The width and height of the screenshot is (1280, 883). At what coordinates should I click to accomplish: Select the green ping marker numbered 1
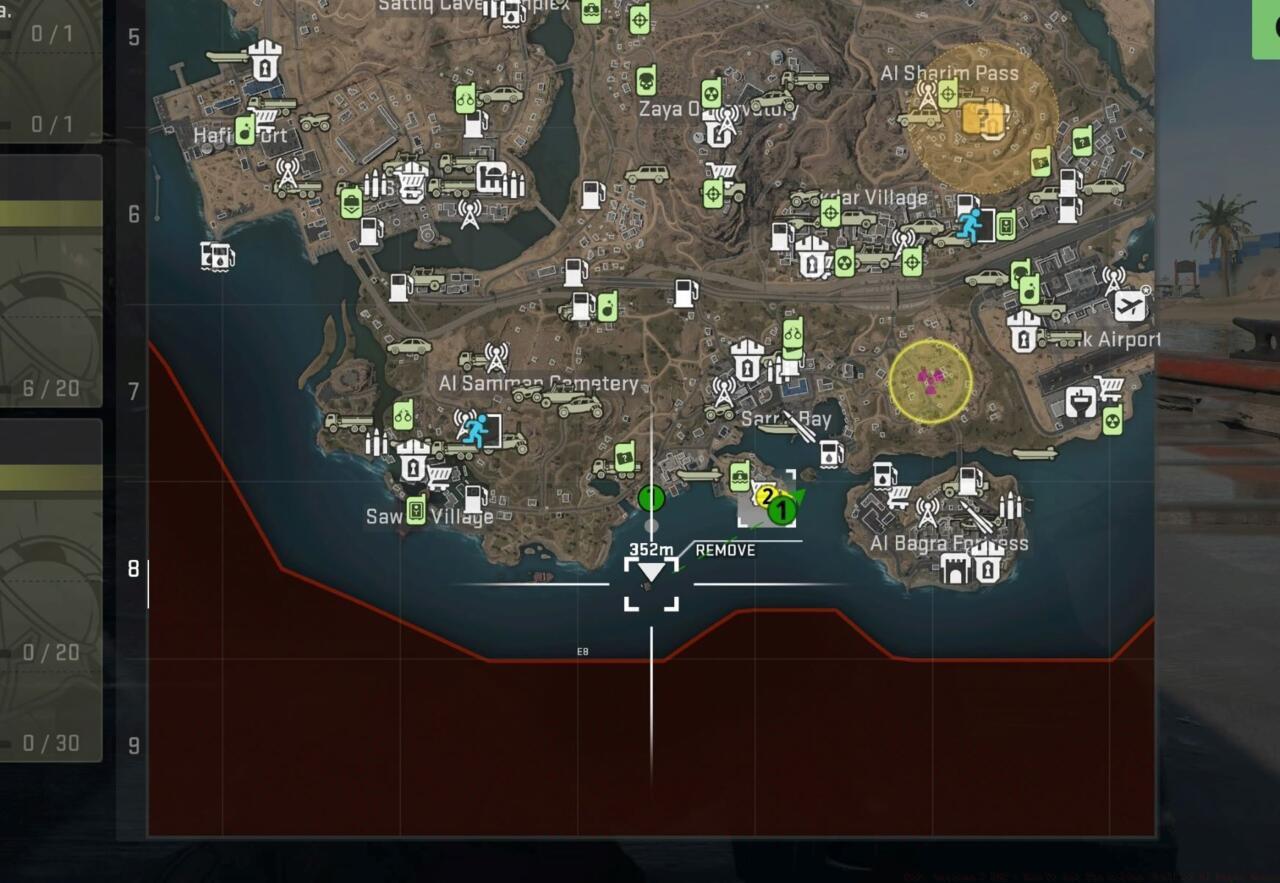point(780,510)
